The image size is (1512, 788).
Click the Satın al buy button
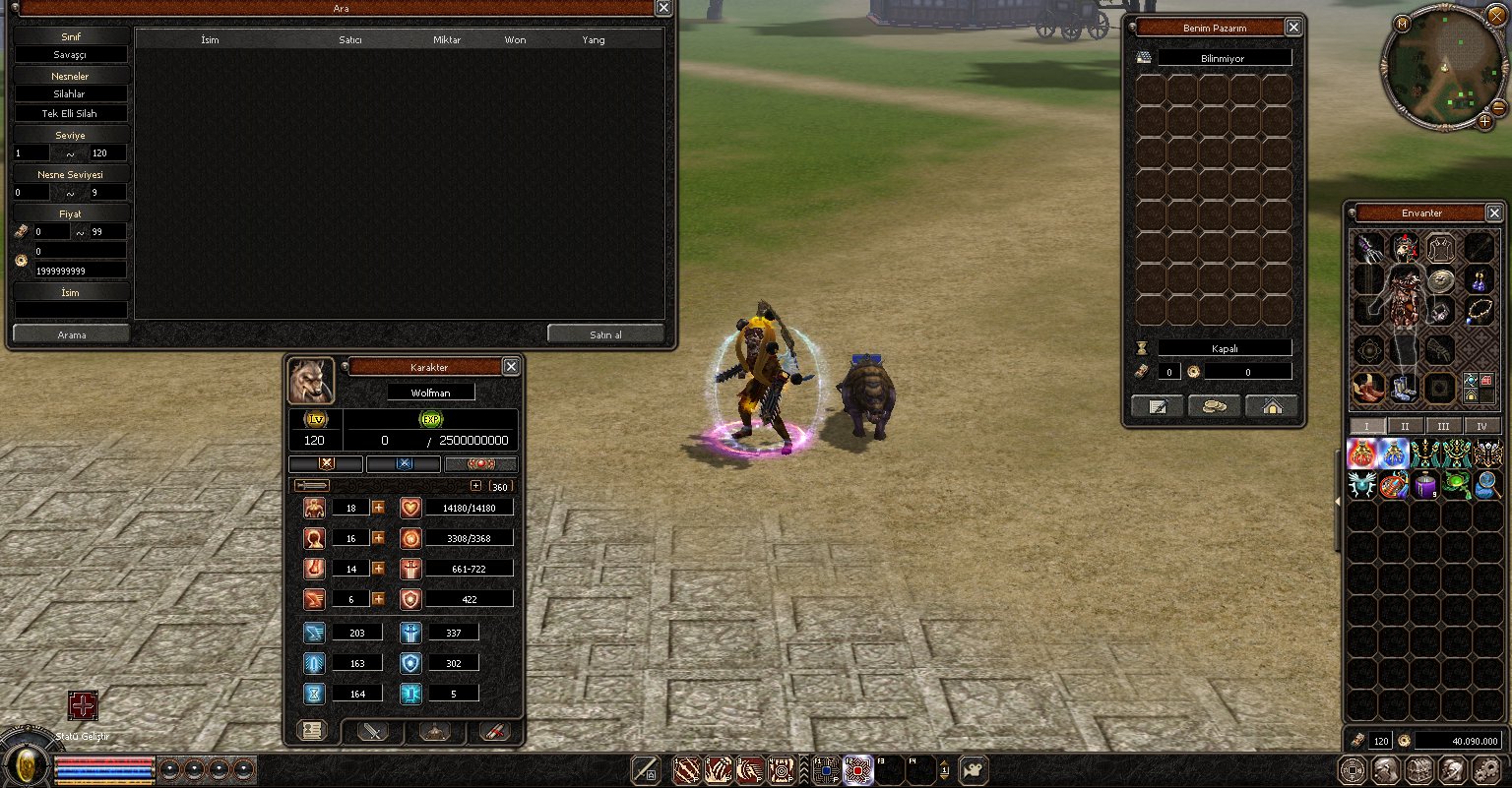(605, 334)
